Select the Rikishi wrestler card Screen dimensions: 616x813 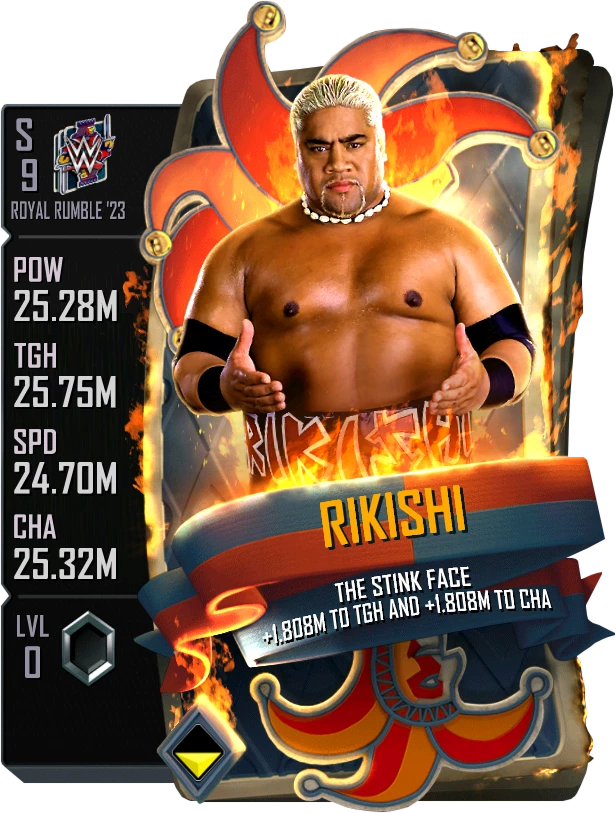tap(360, 400)
